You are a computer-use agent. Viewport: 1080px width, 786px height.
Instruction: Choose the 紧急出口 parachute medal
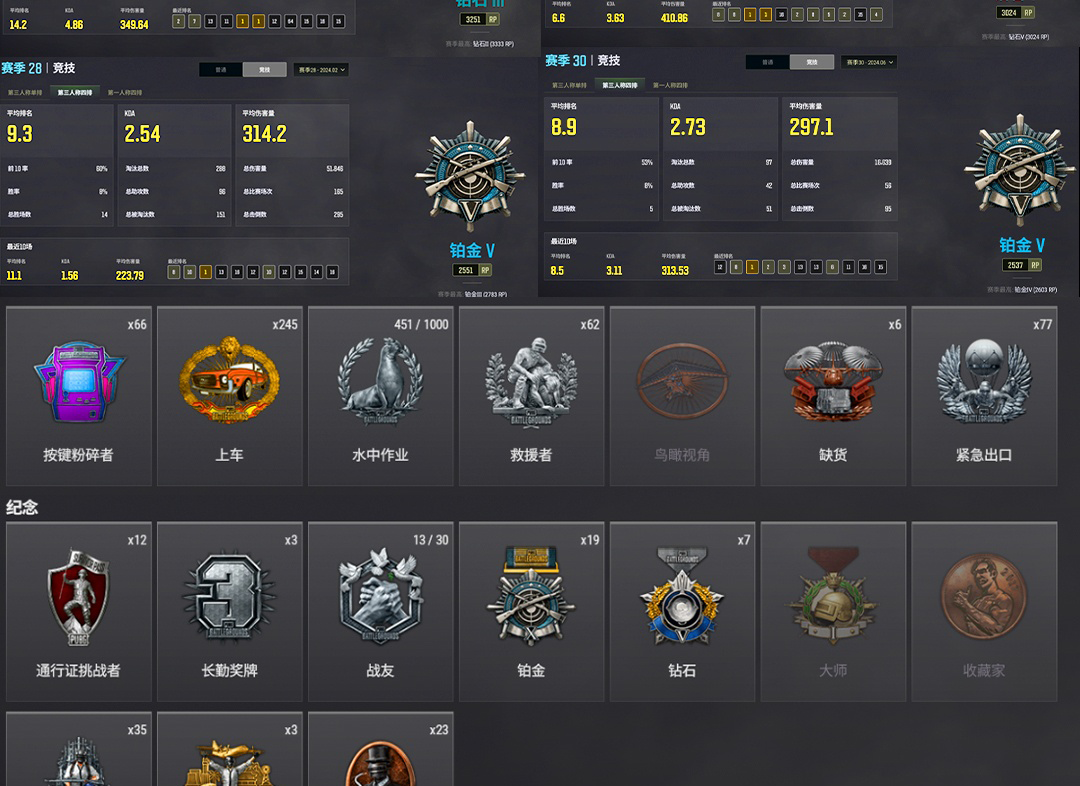(985, 396)
